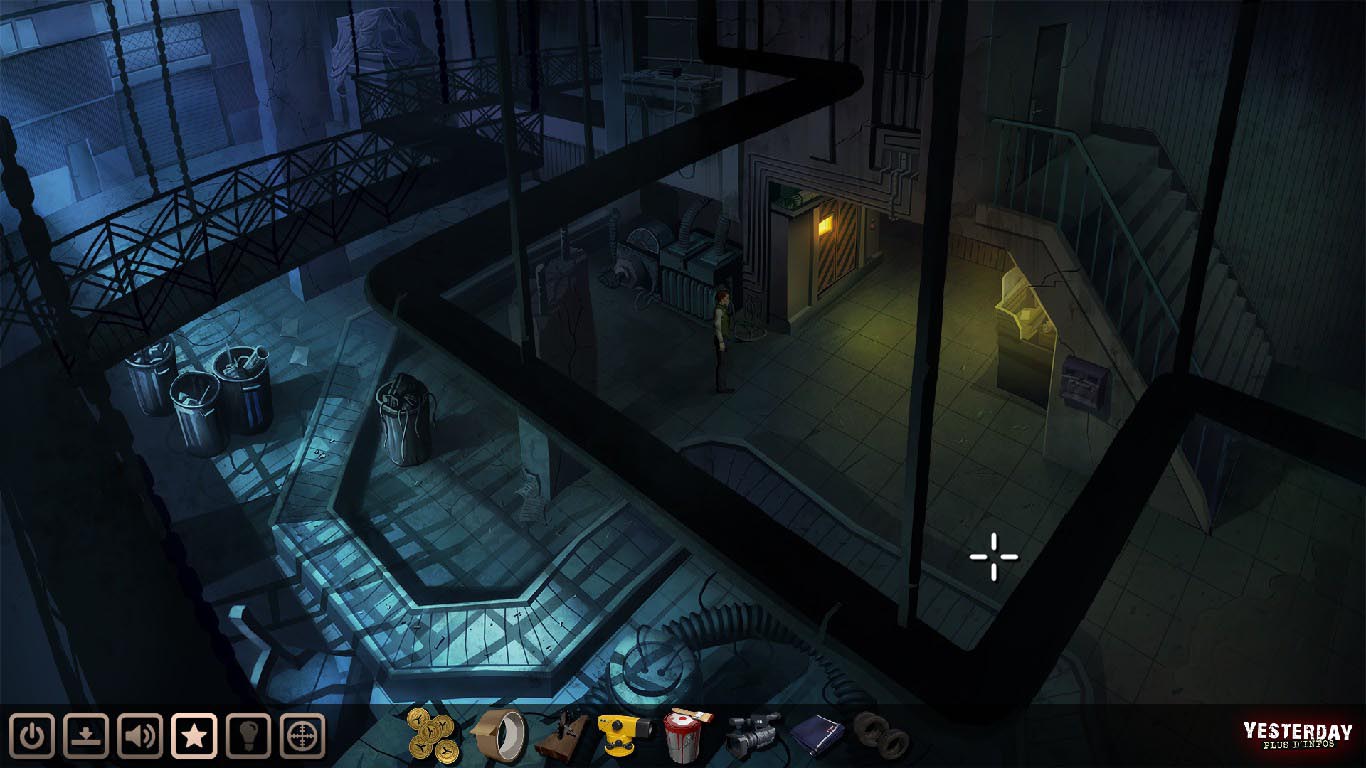Select the blue notebook item
The width and height of the screenshot is (1366, 768).
[817, 737]
